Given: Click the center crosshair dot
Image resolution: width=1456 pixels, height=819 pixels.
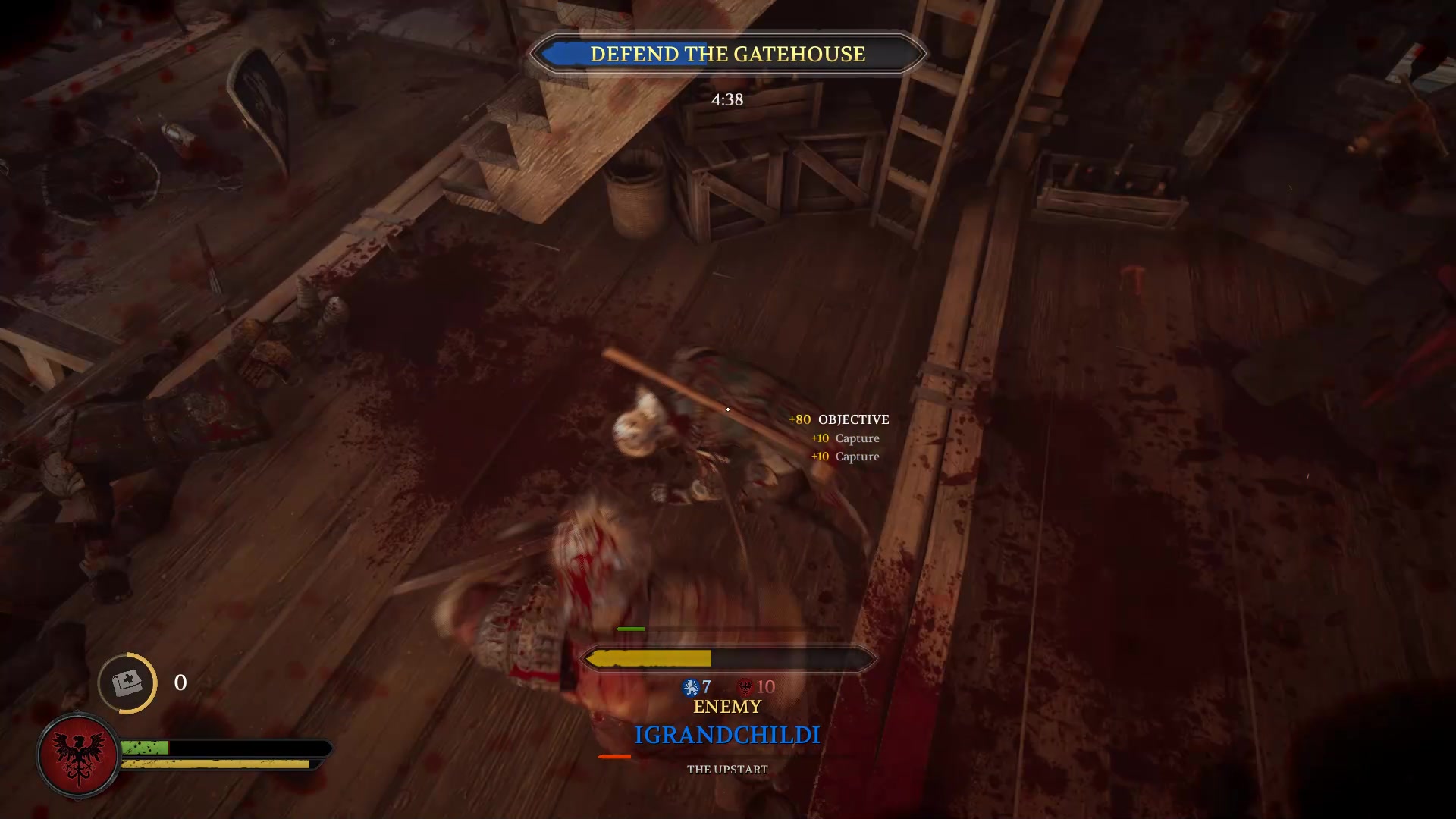Looking at the screenshot, I should (728, 409).
